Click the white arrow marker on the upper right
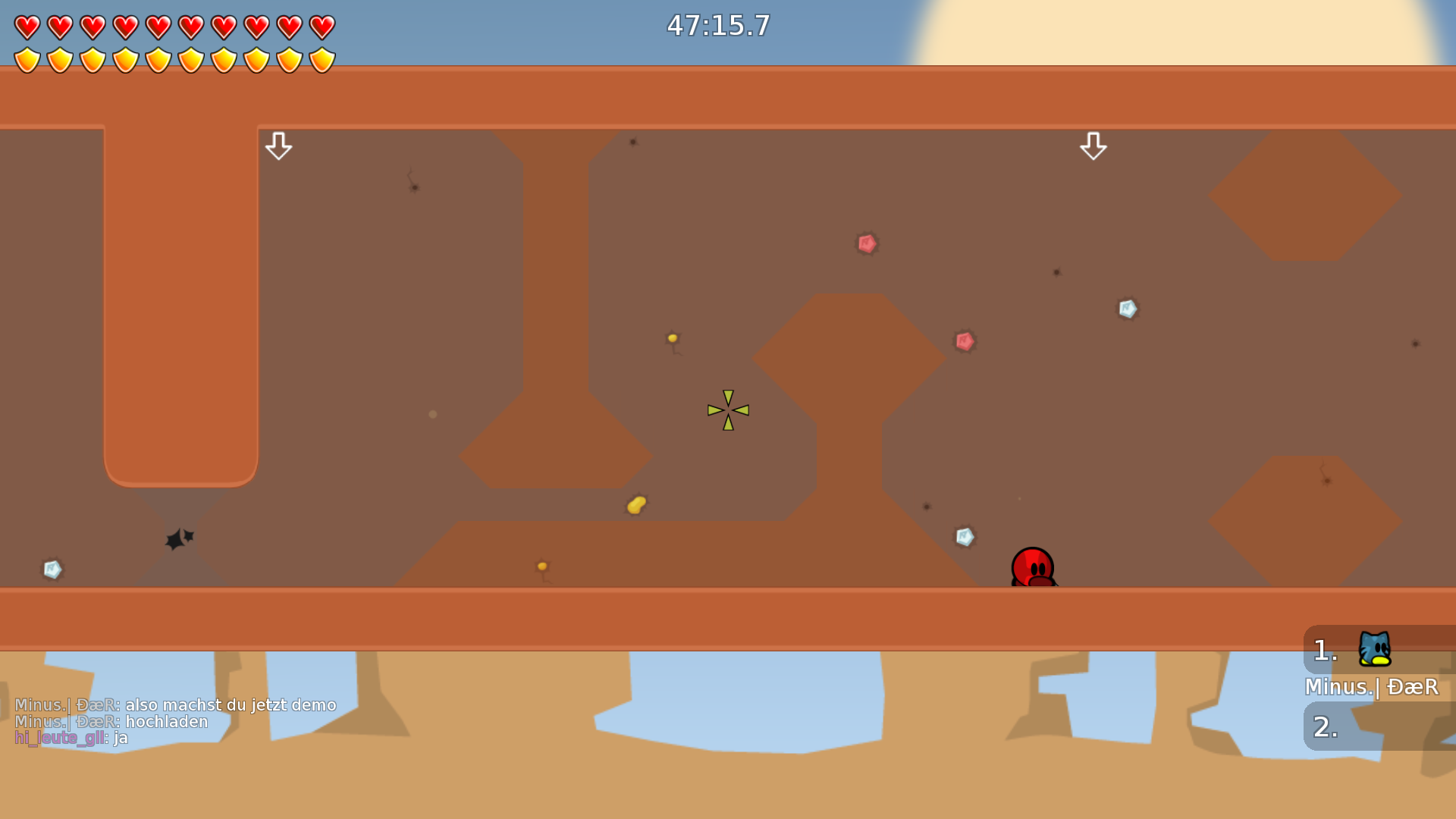 1094,147
